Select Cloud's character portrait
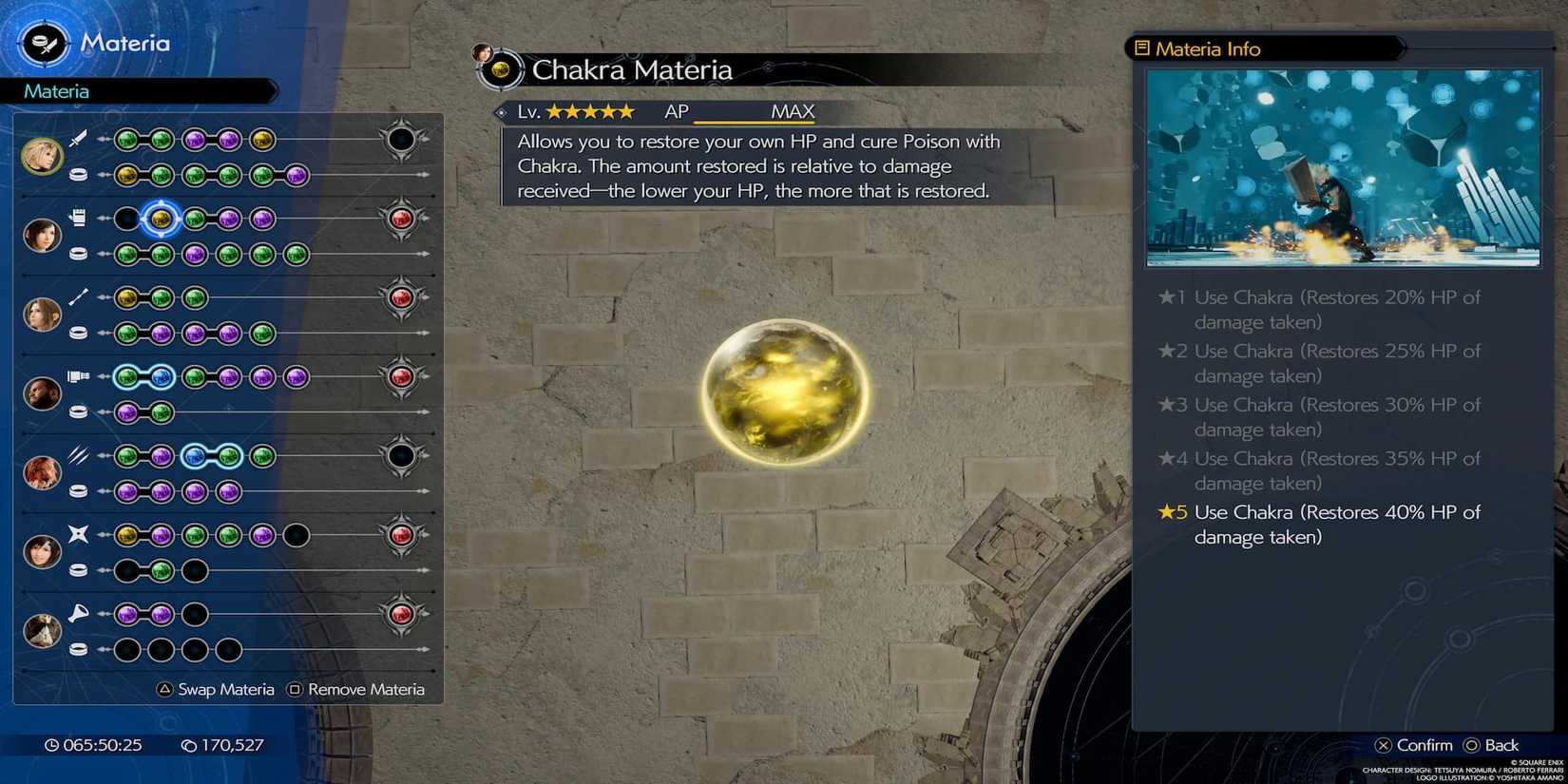Image resolution: width=1568 pixels, height=784 pixels. click(x=41, y=152)
